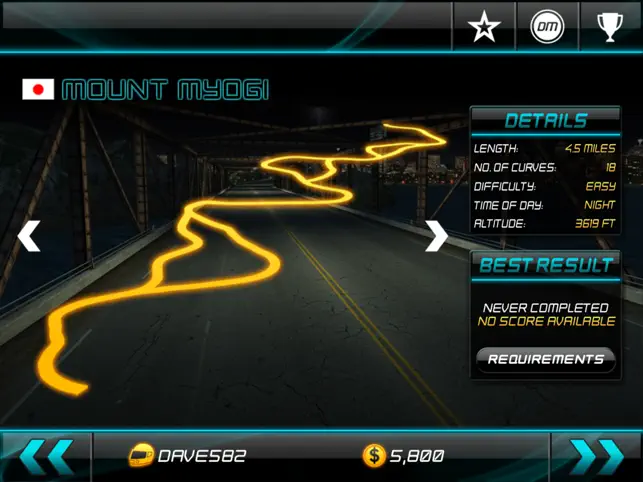
Task: Select the DAVE582 driver profile
Action: pos(188,457)
